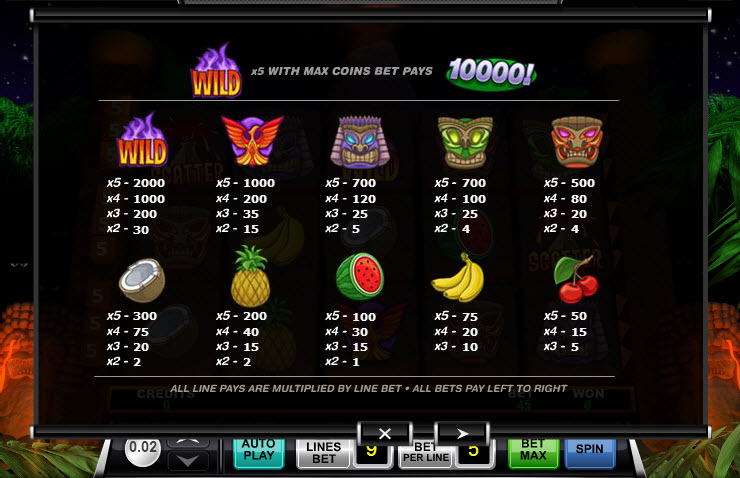Viewport: 740px width, 478px height.
Task: Hit the green Bet Max button
Action: point(534,453)
